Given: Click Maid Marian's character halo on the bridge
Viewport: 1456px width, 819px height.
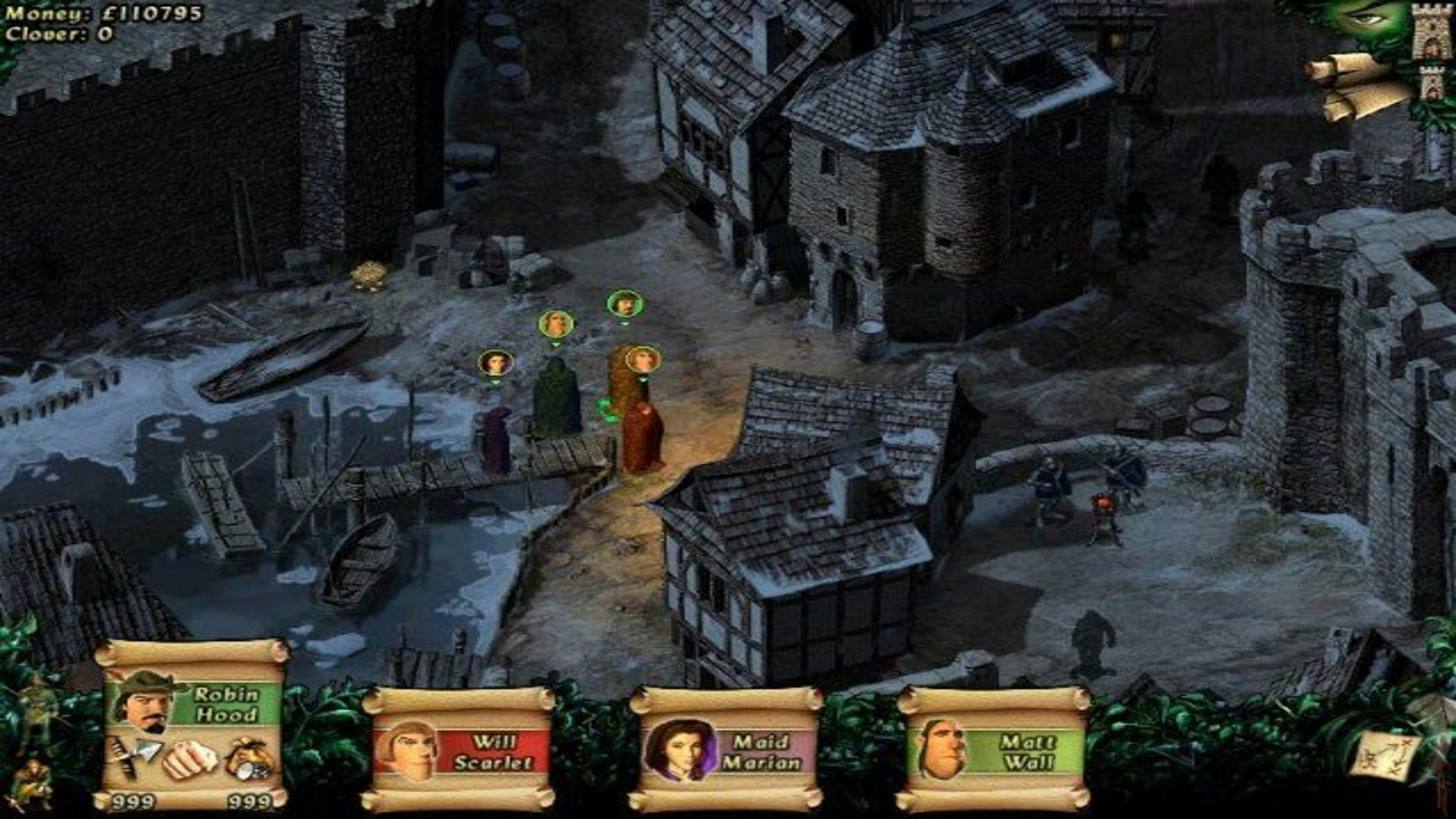Looking at the screenshot, I should point(497,362).
